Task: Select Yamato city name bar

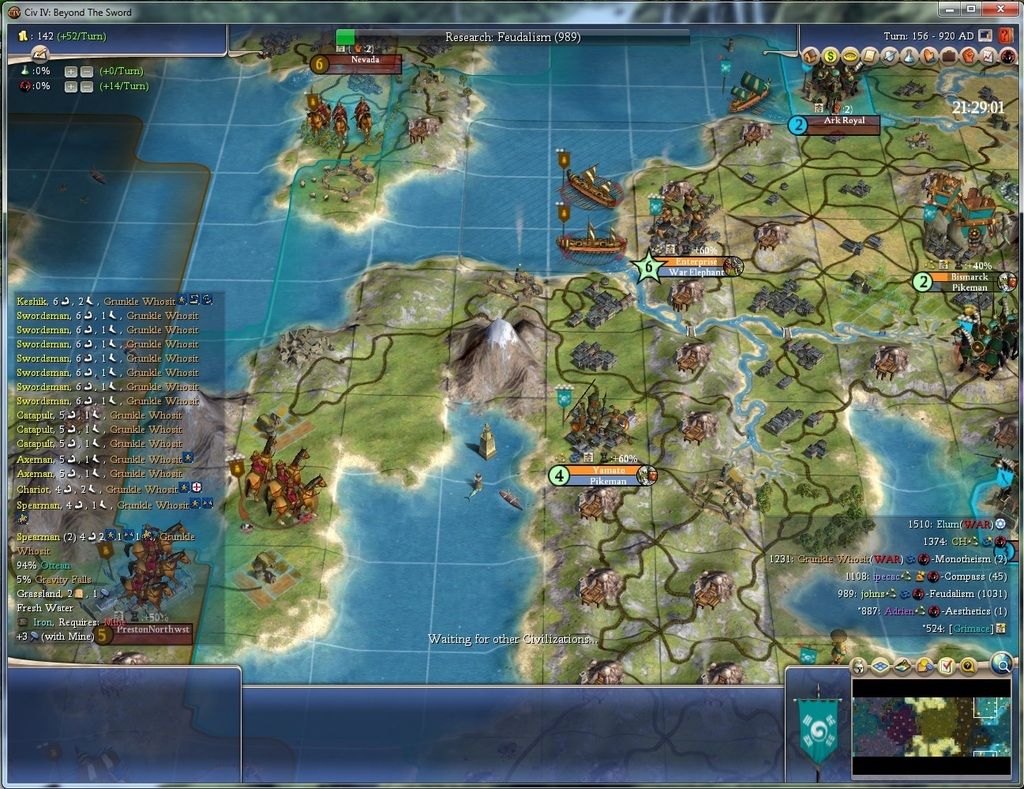Action: (608, 470)
